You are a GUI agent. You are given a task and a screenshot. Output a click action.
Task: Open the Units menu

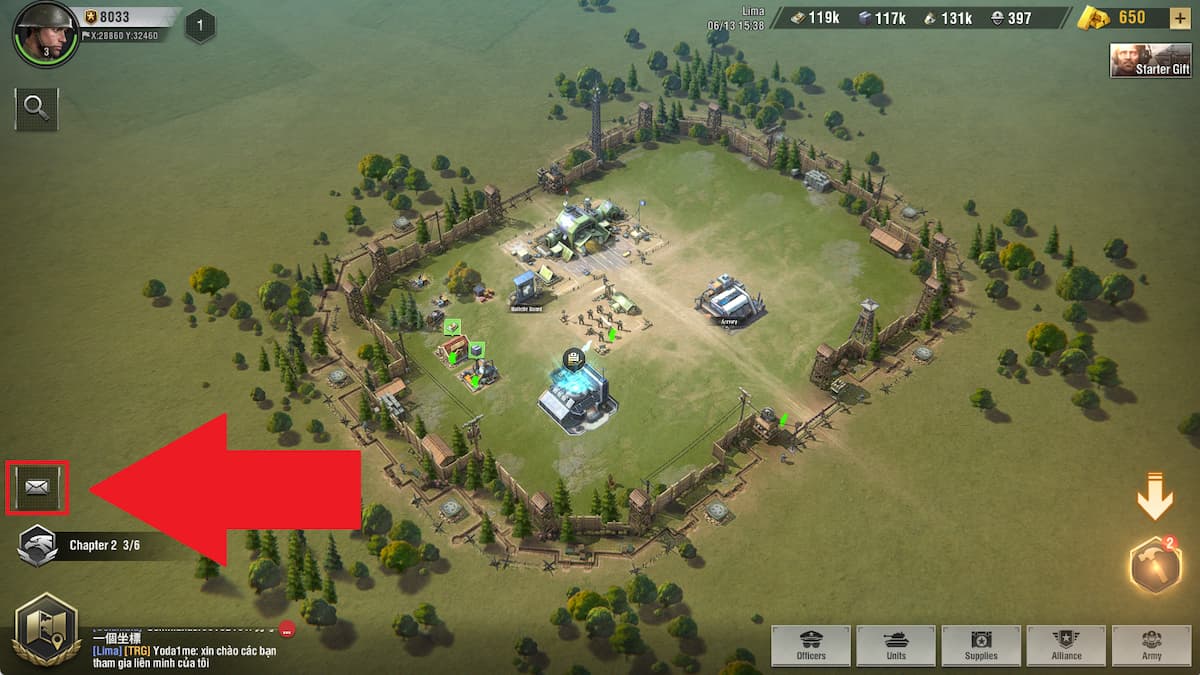pos(896,646)
